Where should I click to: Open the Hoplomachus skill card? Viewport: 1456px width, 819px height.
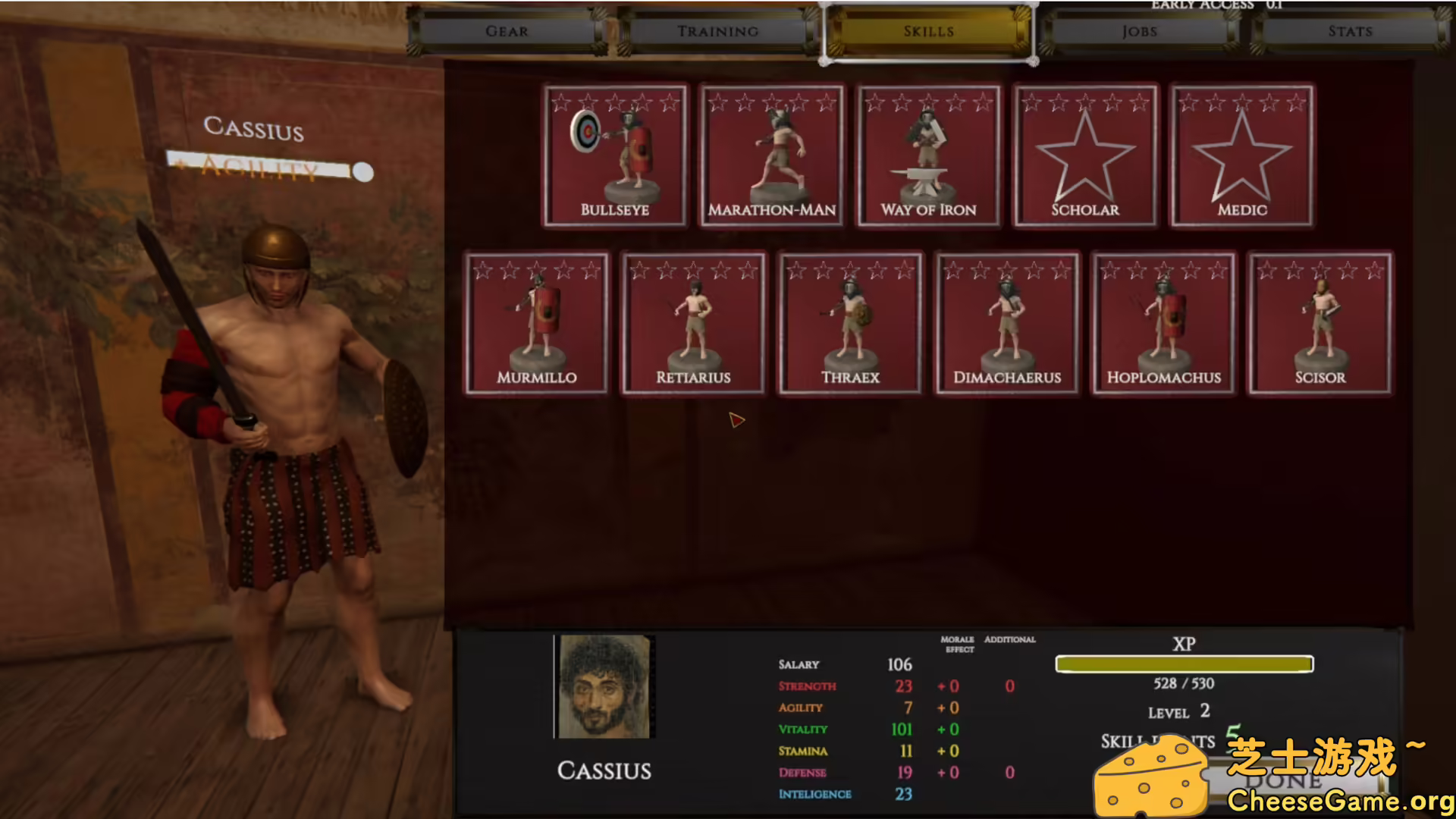tap(1163, 322)
